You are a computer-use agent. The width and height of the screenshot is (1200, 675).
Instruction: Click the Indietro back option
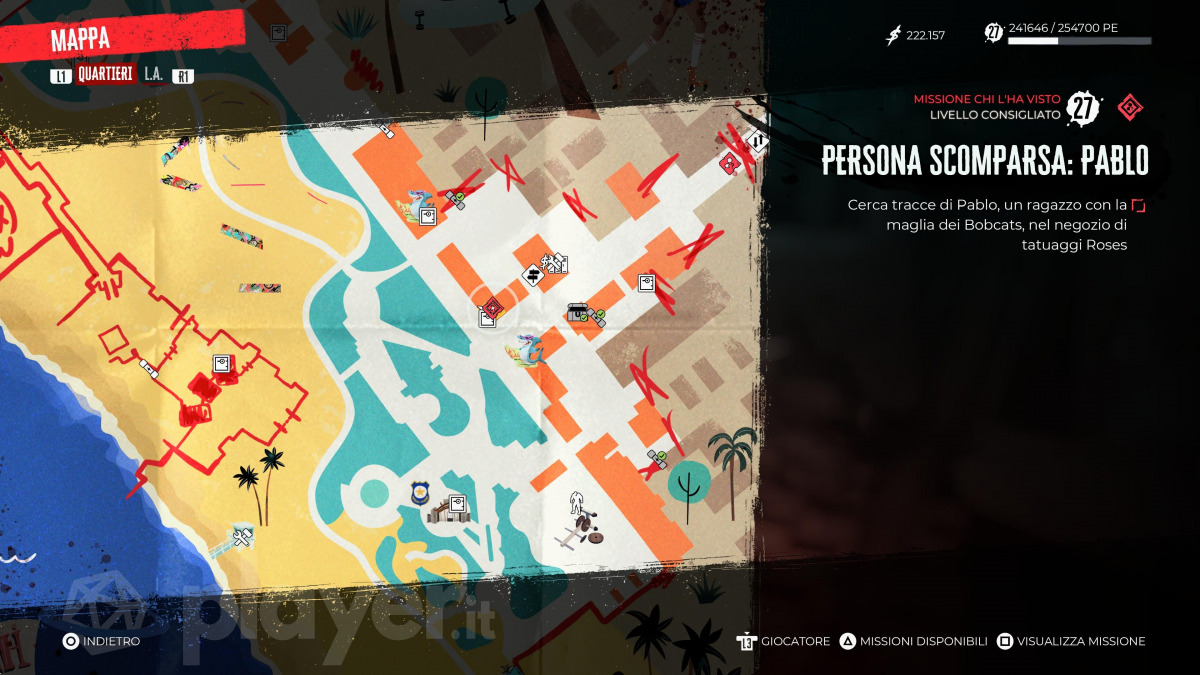tap(100, 641)
